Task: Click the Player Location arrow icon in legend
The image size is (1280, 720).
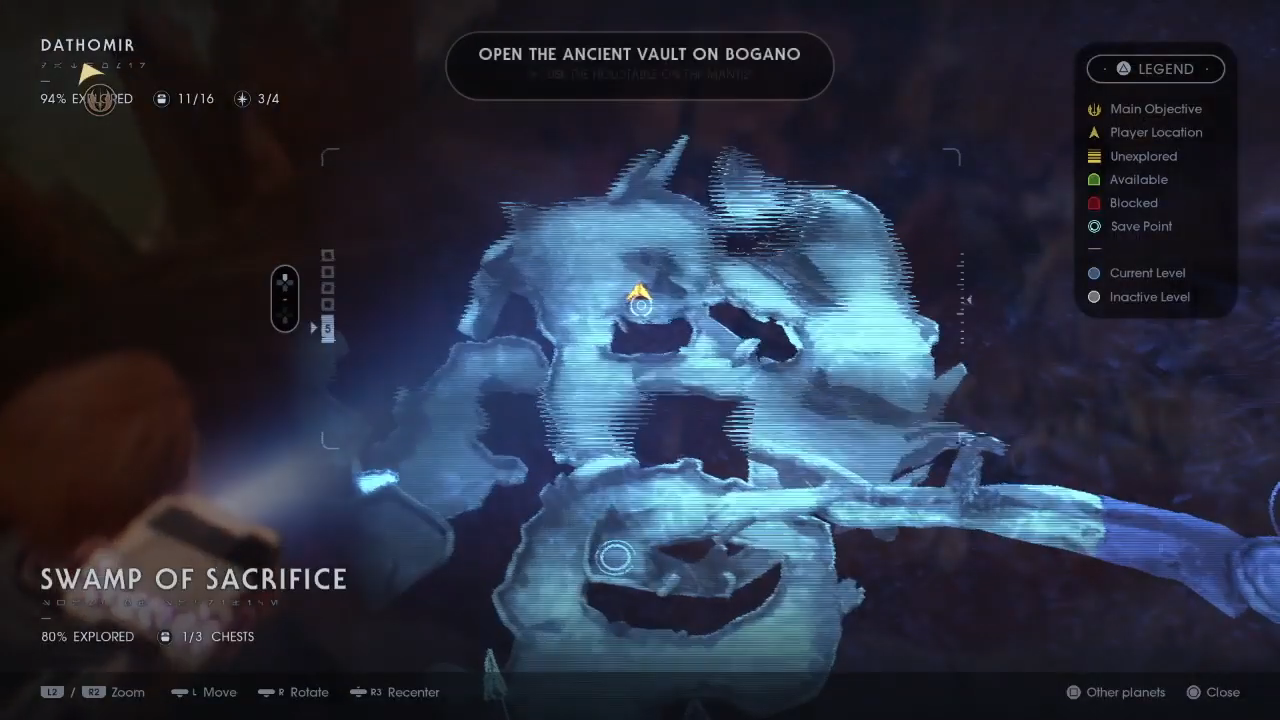Action: pyautogui.click(x=1094, y=132)
